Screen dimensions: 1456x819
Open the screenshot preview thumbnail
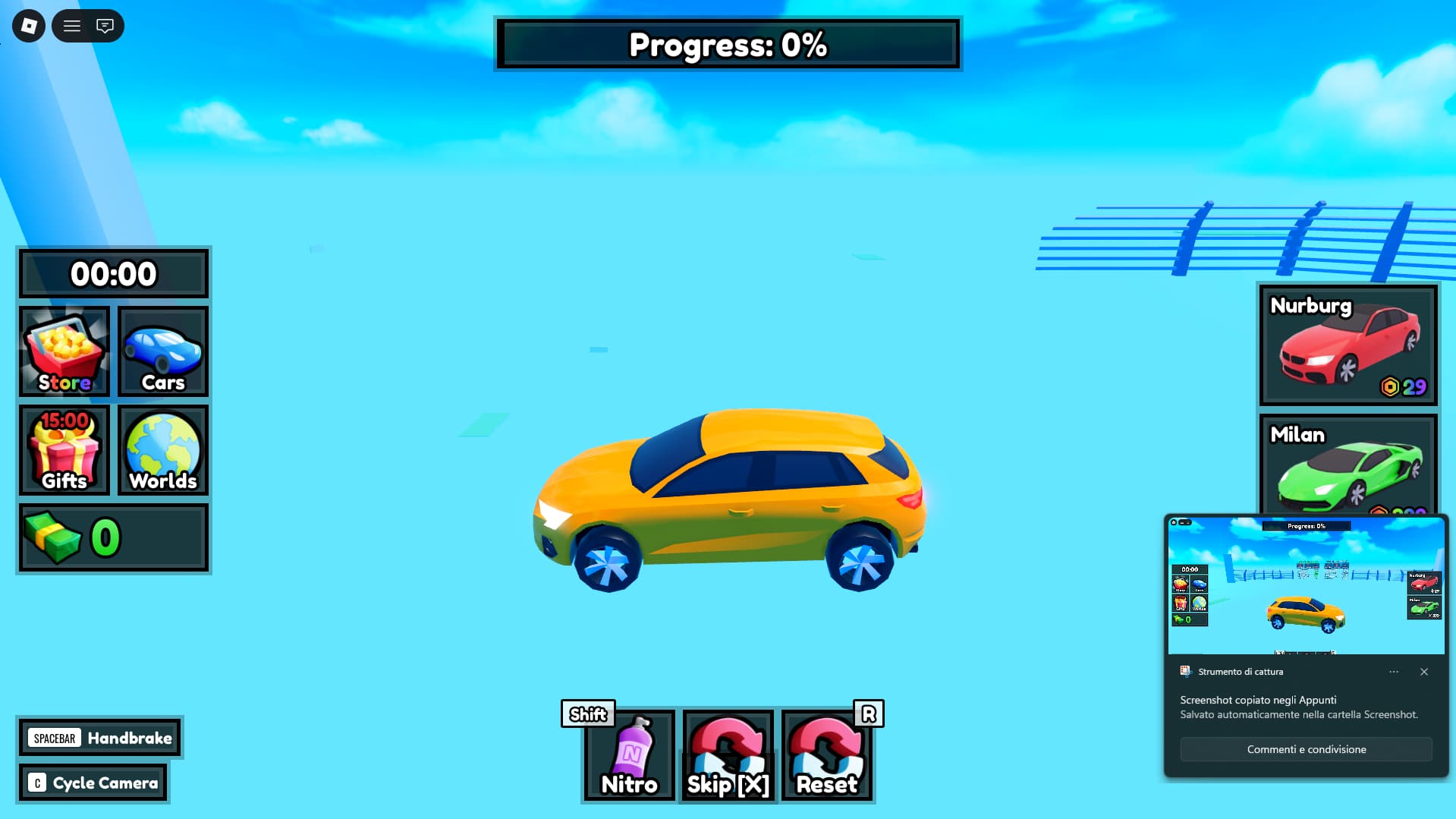pyautogui.click(x=1306, y=585)
